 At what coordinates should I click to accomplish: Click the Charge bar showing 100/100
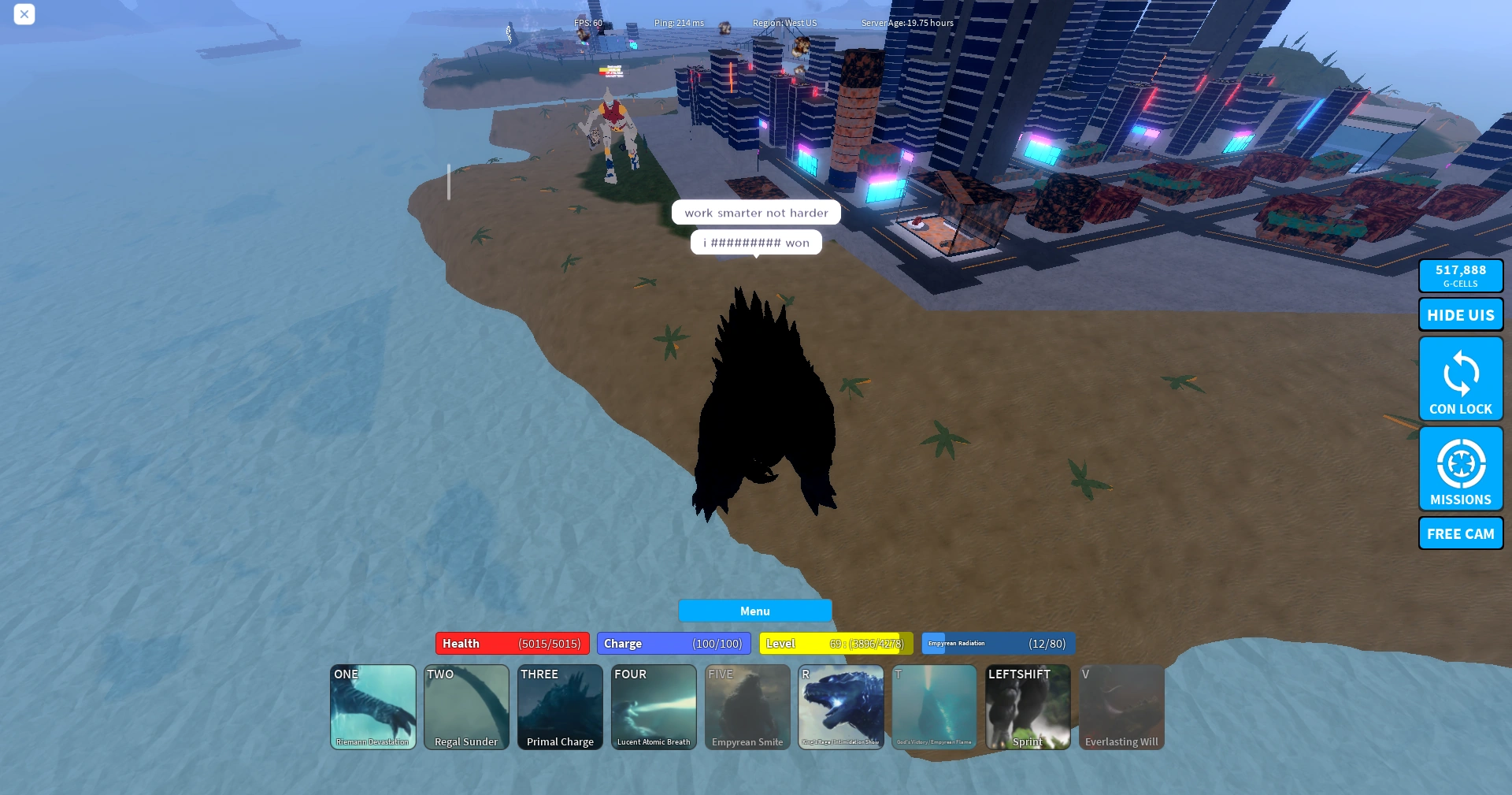pos(673,643)
